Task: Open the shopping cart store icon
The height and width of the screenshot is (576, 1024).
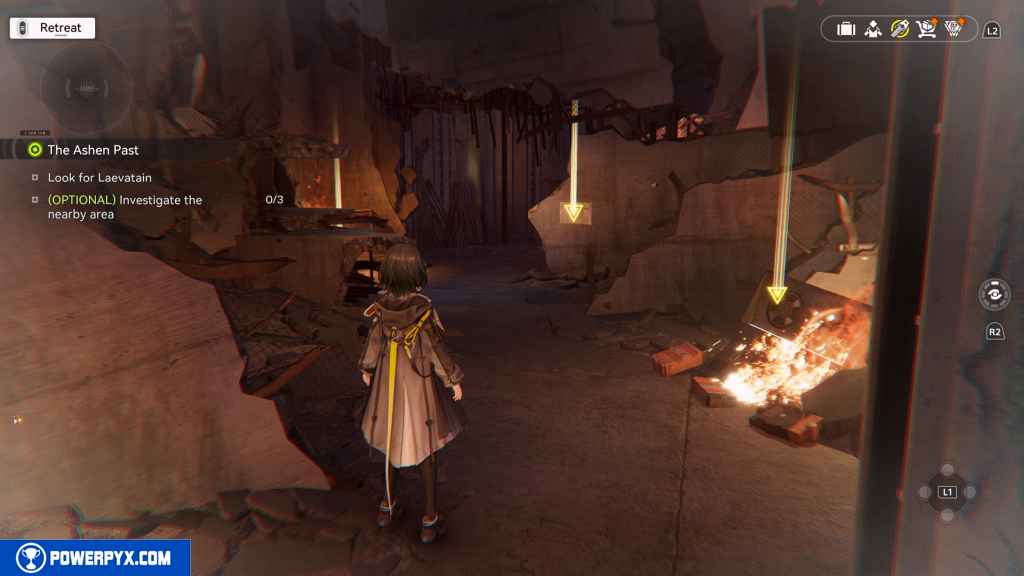Action: coord(926,29)
